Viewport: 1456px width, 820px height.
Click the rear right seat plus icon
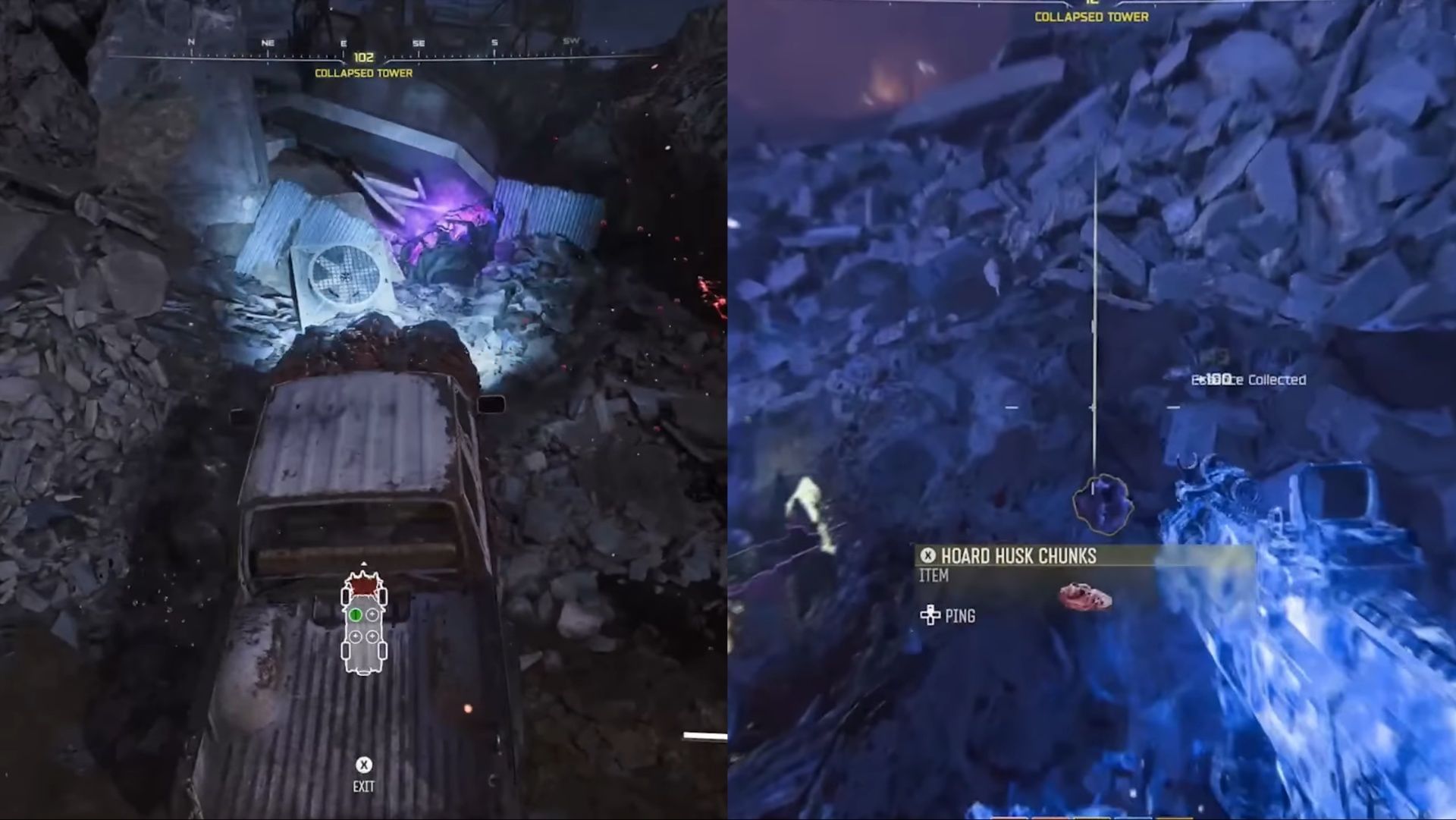tap(372, 636)
